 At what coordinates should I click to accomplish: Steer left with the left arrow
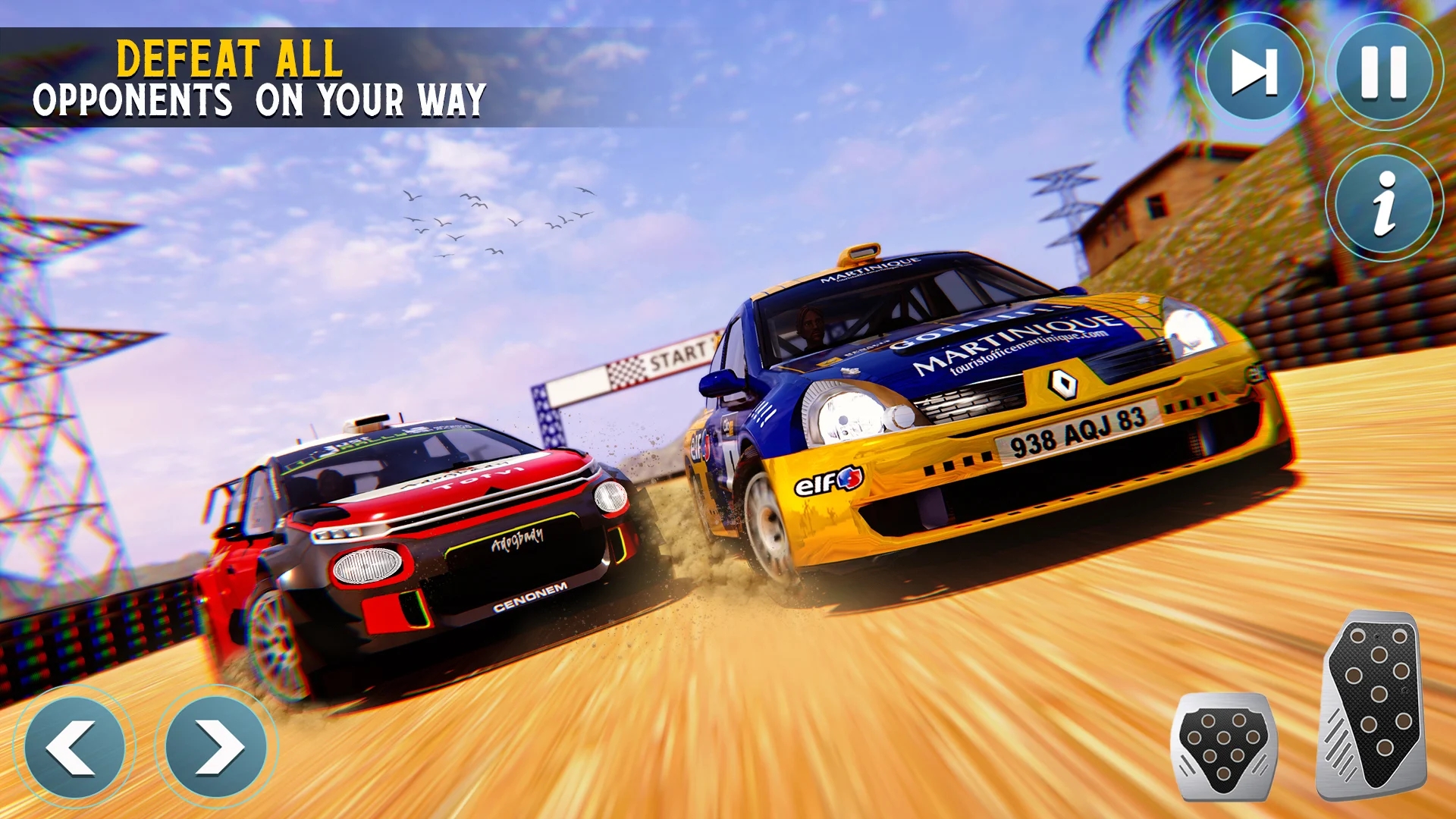point(74,747)
